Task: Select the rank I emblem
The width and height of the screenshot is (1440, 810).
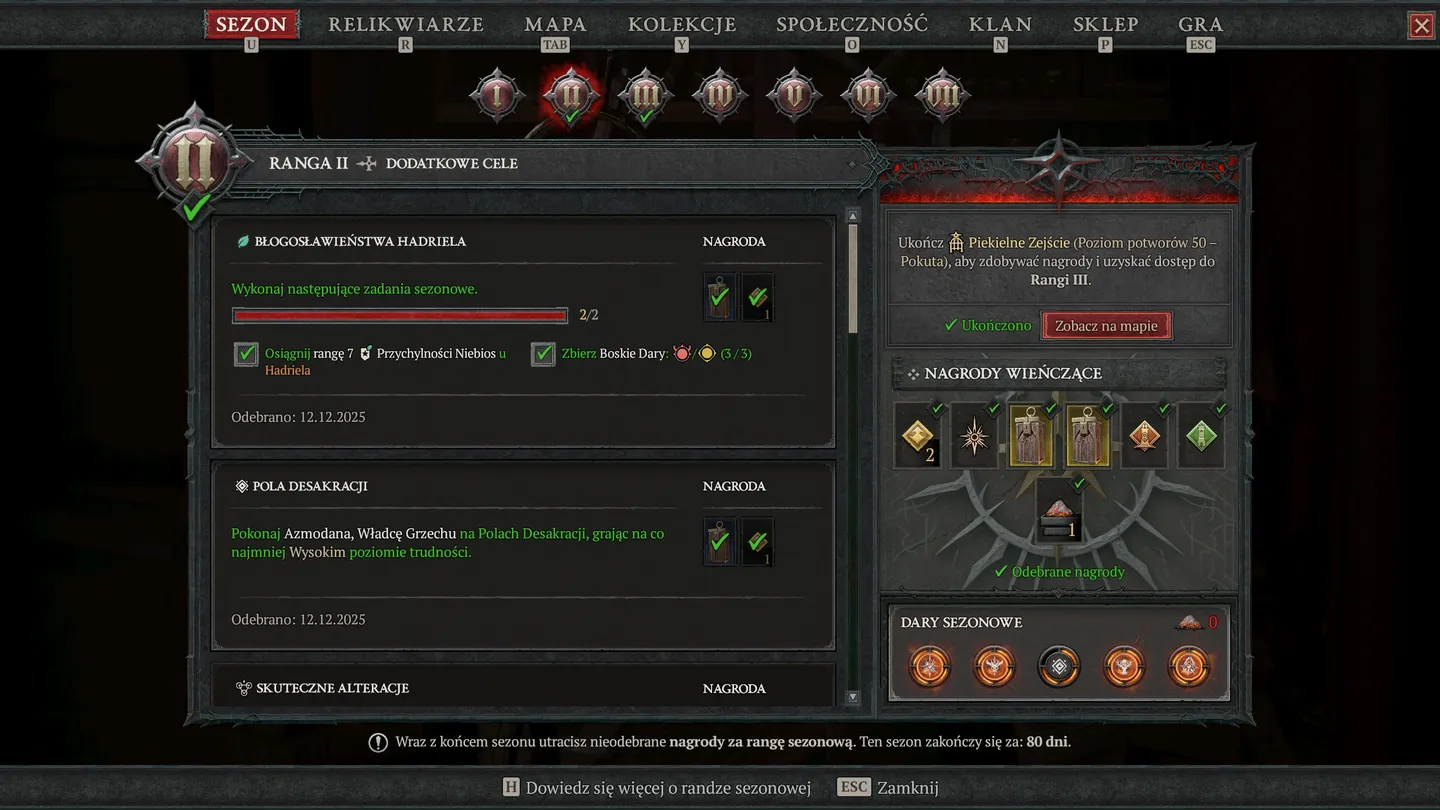Action: pos(497,96)
